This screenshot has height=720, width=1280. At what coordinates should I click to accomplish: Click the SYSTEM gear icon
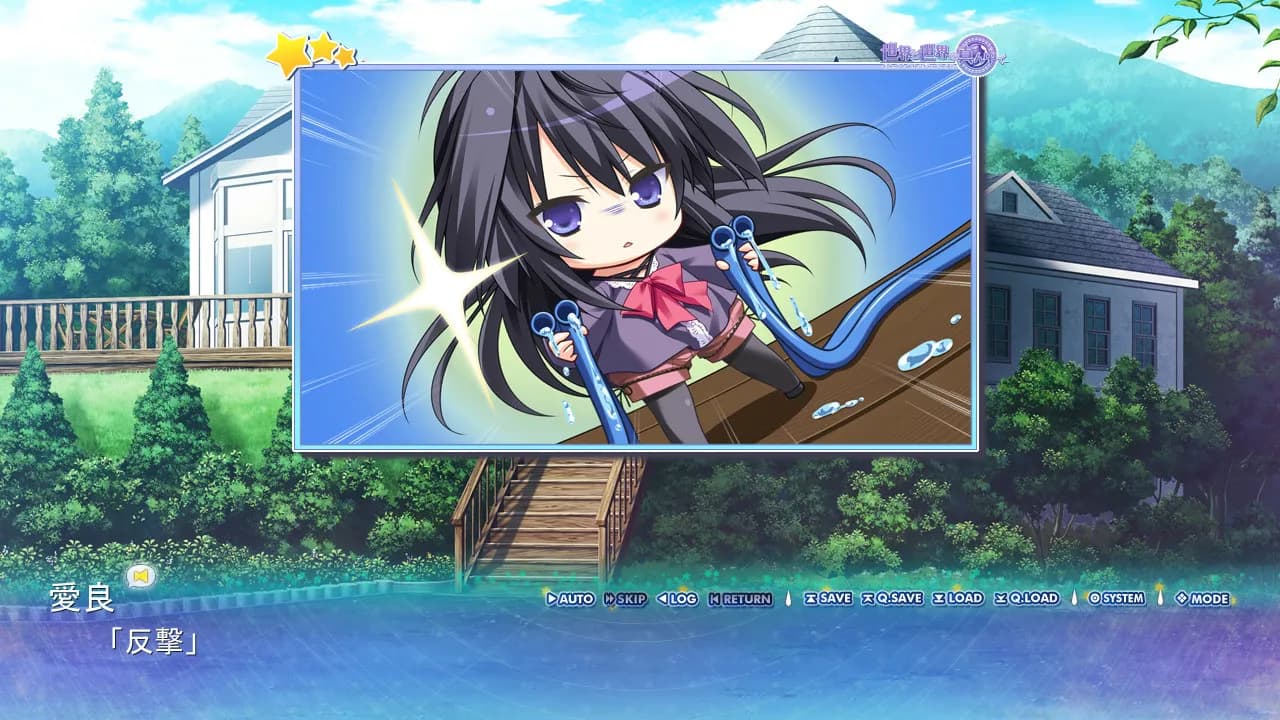[1095, 599]
